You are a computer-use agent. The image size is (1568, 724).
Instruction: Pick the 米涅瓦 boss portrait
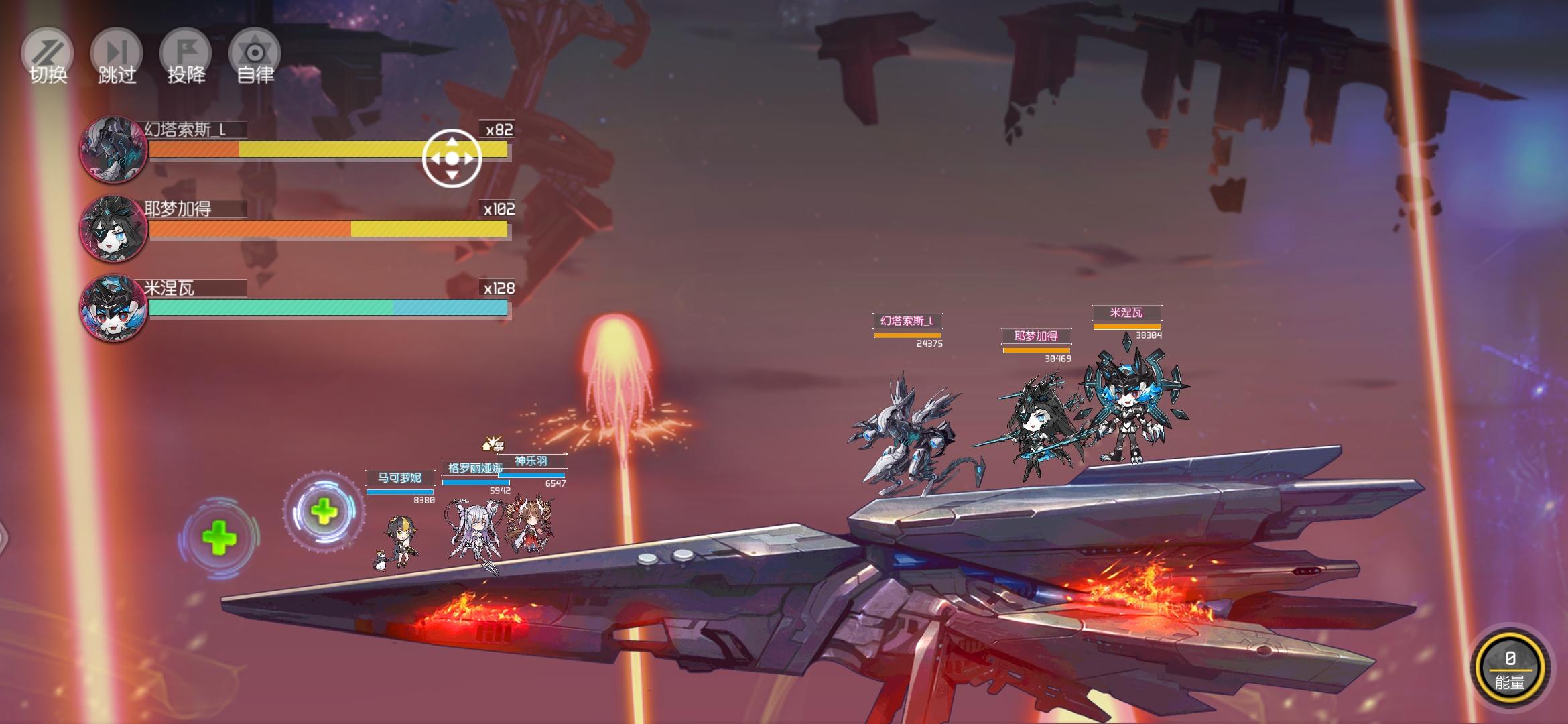113,308
